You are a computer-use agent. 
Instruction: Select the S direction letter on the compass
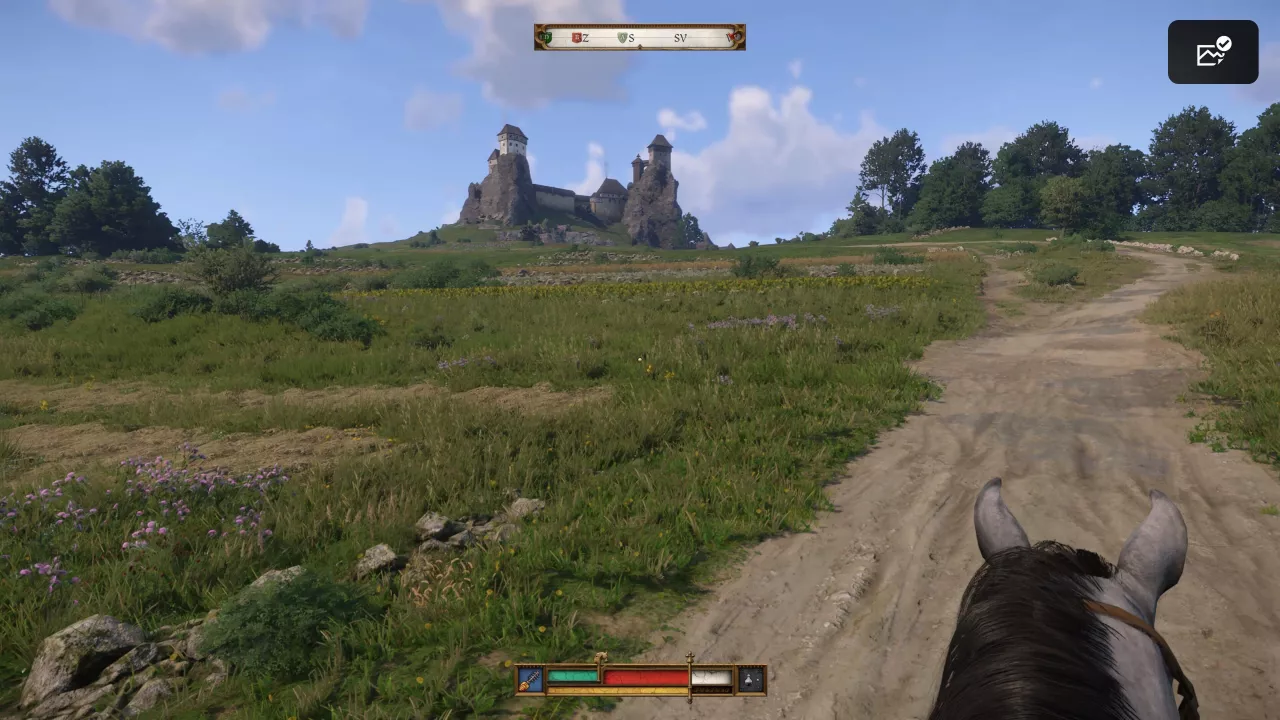pos(632,38)
